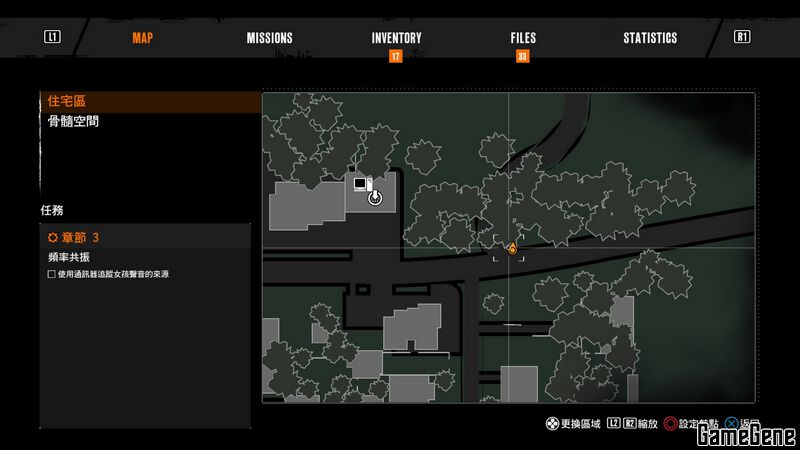View the STATISTICS tab
The width and height of the screenshot is (800, 450).
pos(650,38)
